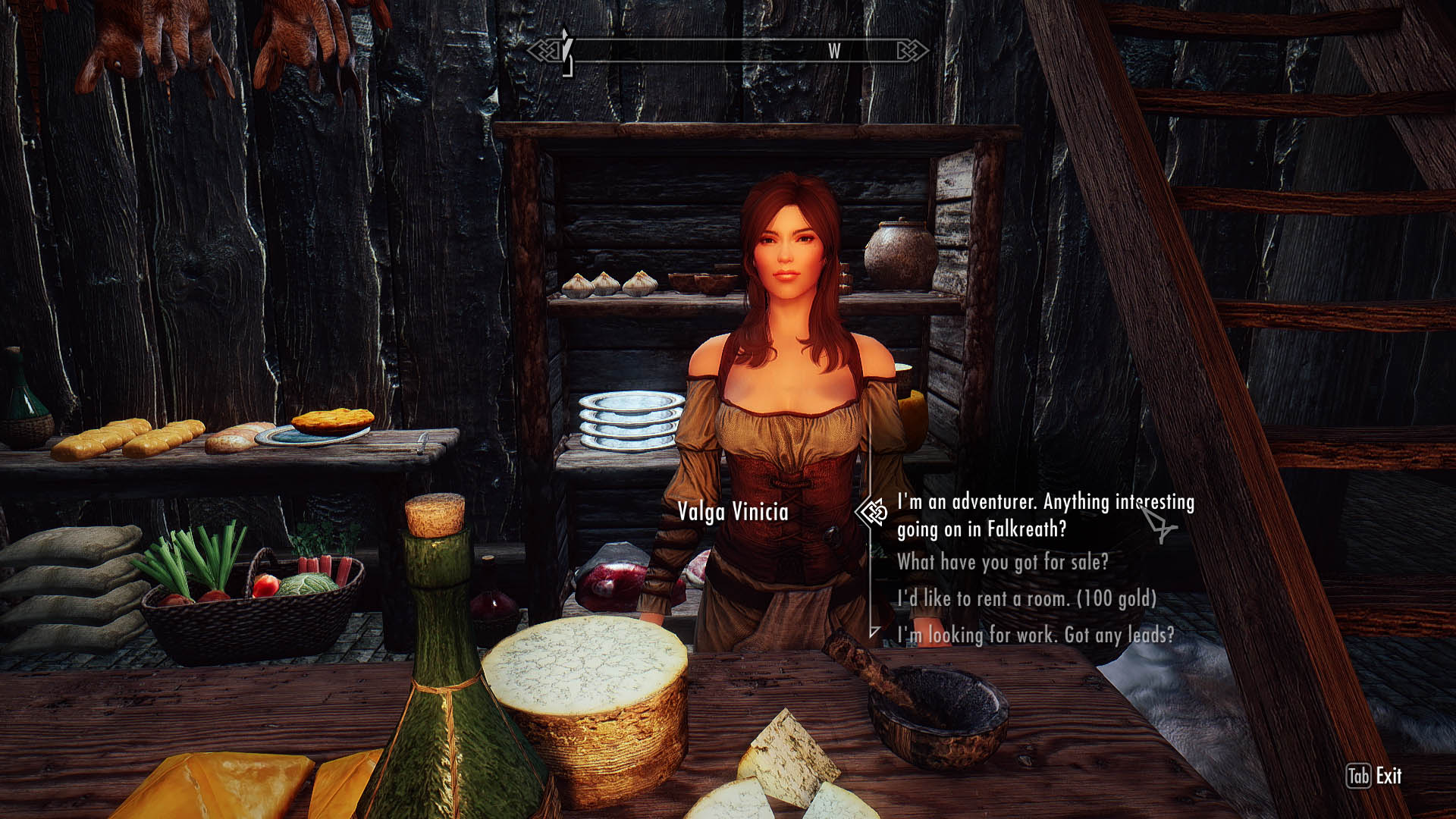Select the rent a room option
Image resolution: width=1456 pixels, height=819 pixels.
1027,598
